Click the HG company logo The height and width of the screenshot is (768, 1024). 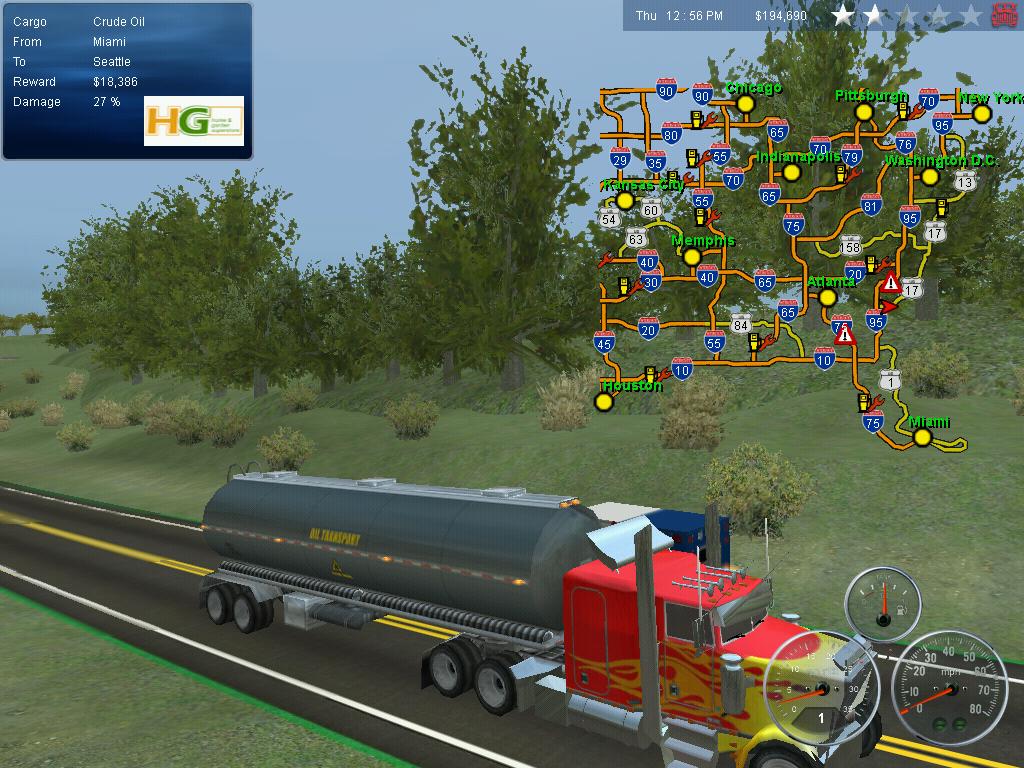(194, 121)
